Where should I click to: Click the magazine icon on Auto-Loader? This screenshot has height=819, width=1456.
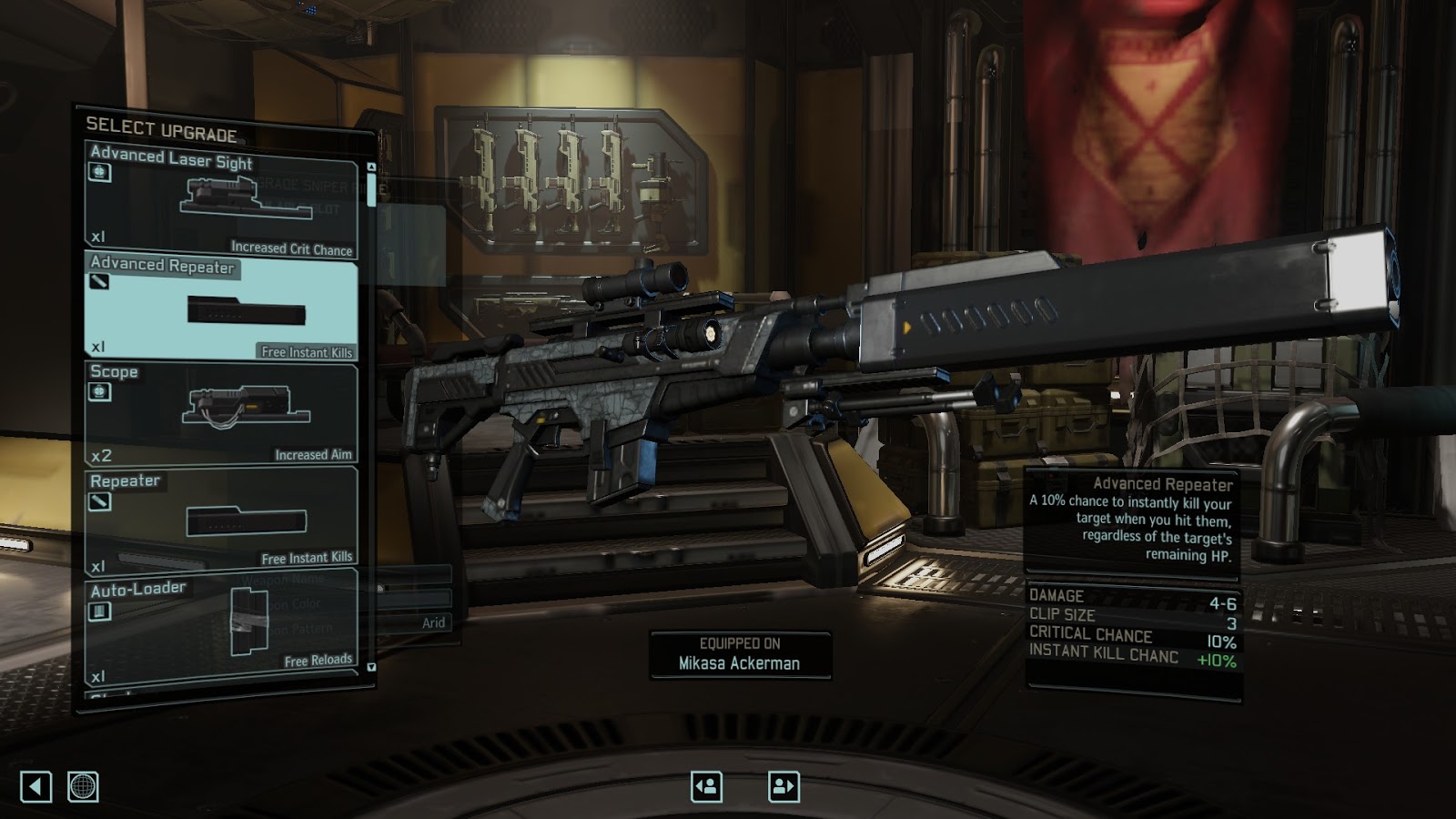98,609
